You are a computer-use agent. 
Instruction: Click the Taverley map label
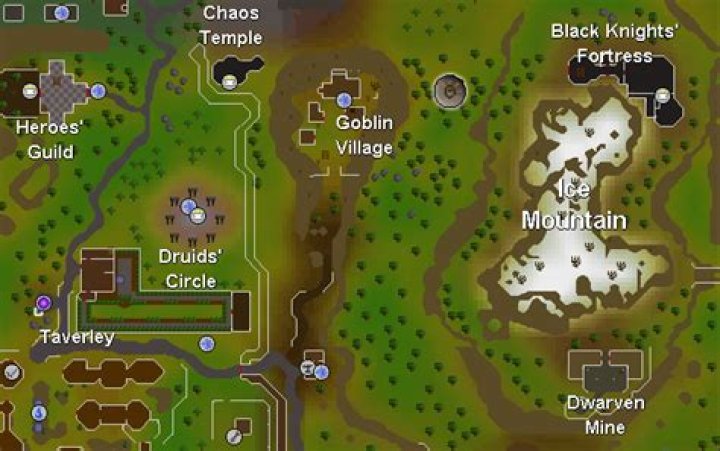pos(76,337)
